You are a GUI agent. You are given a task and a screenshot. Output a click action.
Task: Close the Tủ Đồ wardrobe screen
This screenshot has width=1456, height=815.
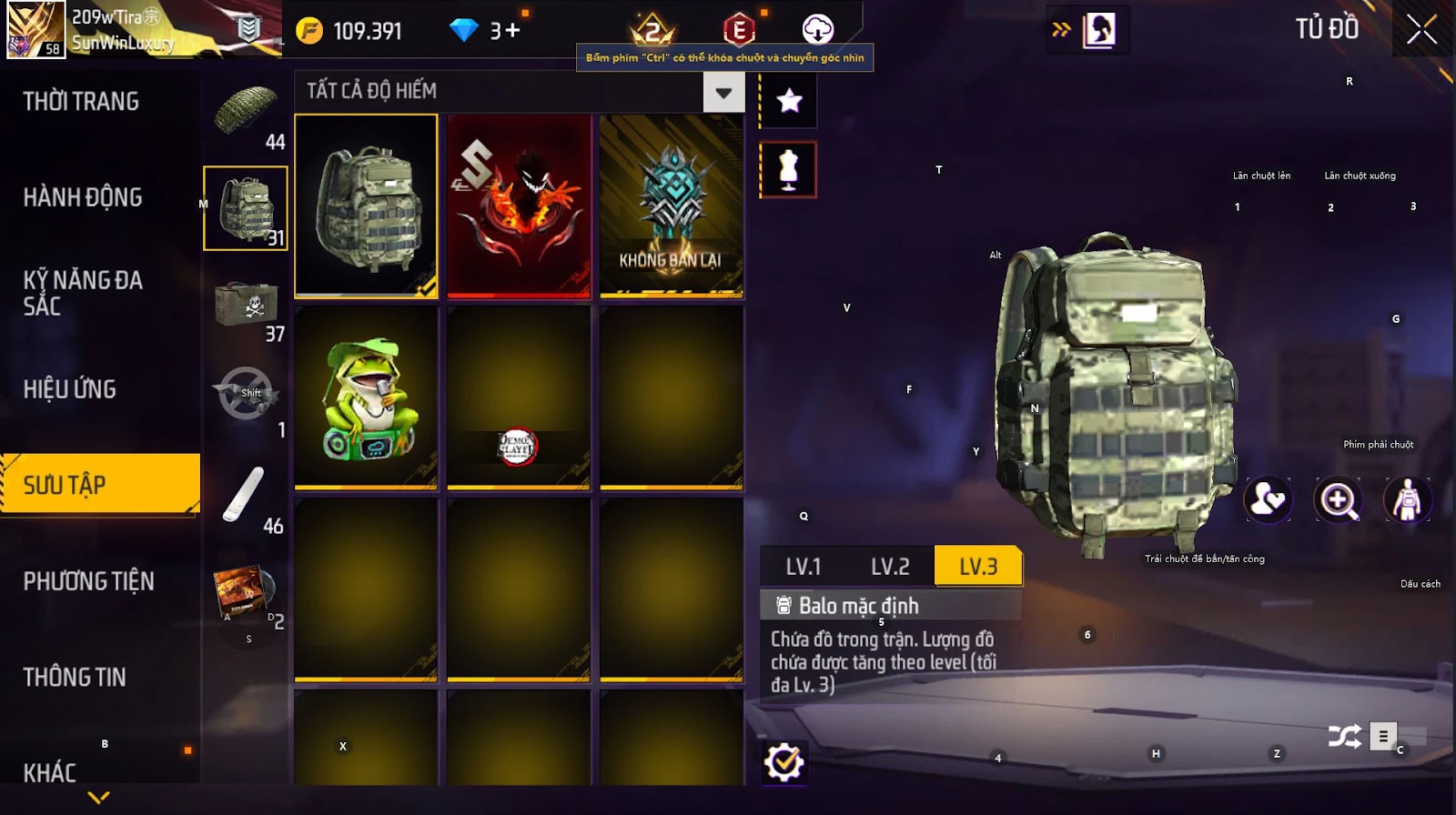pos(1421,30)
